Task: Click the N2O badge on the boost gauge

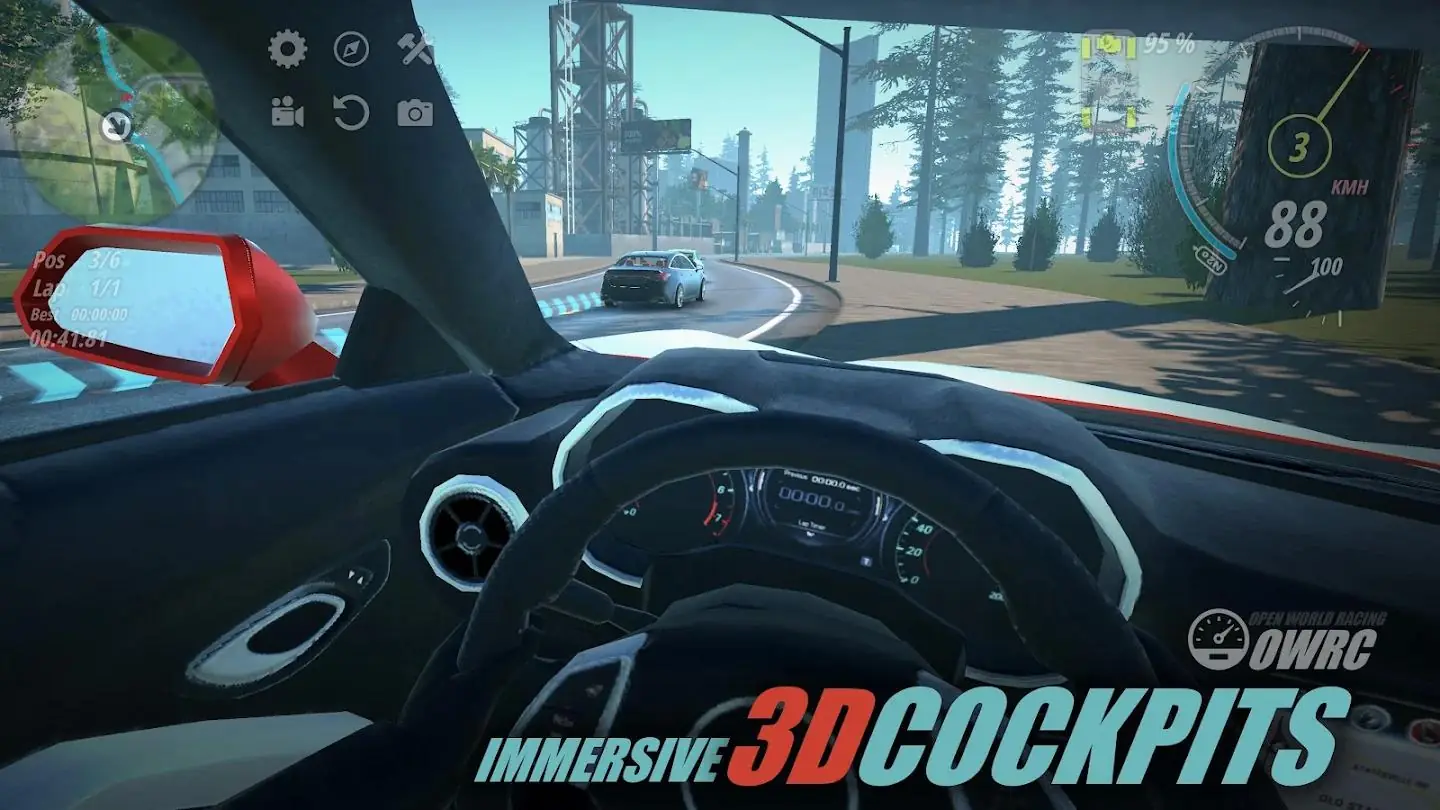Action: (1210, 258)
